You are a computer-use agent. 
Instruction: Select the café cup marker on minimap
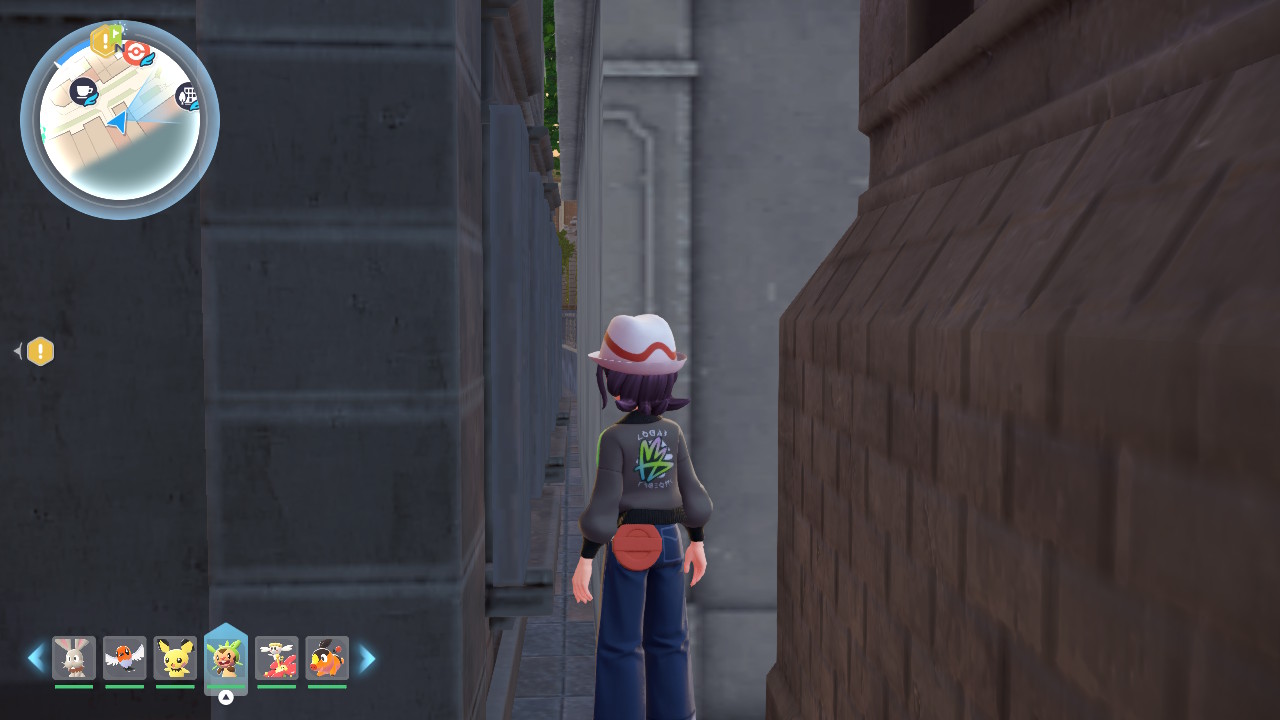point(84,91)
